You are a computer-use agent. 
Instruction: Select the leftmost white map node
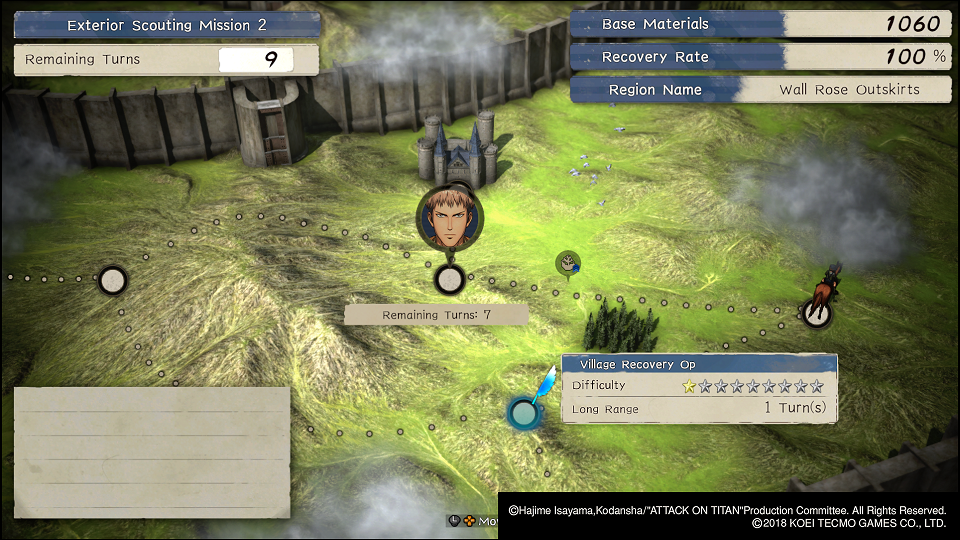[x=113, y=280]
